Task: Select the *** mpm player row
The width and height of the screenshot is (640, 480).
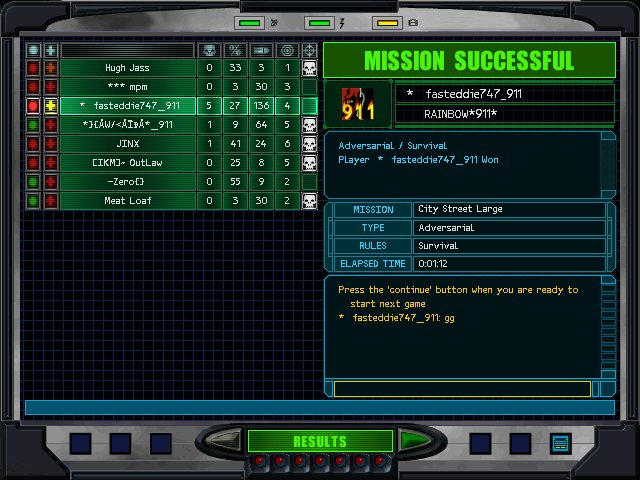Action: click(128, 87)
